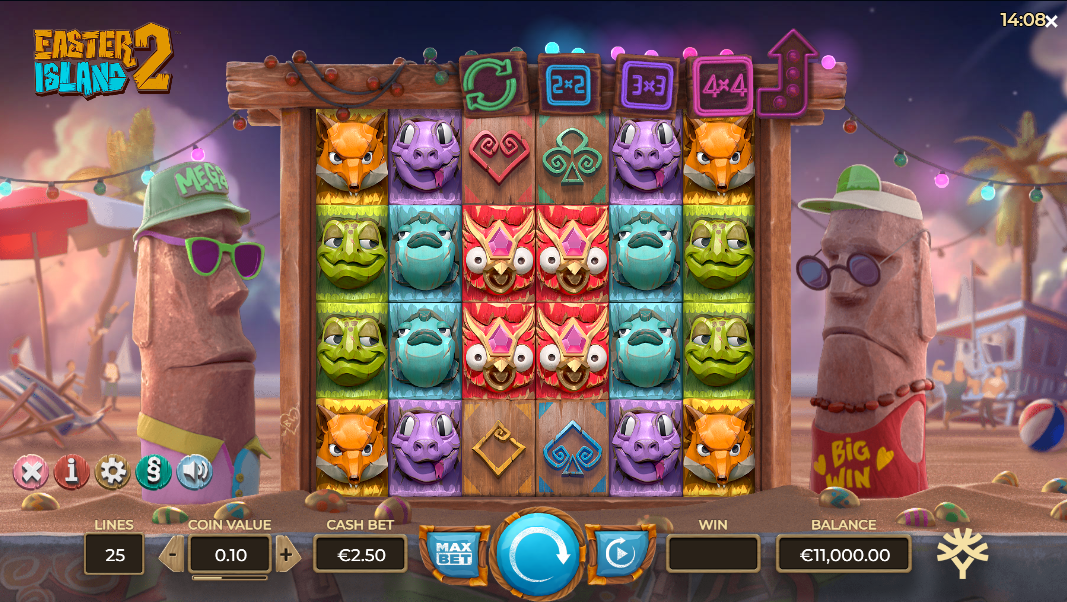Click the Yggdrasil tree logo
The image size is (1067, 602).
[962, 553]
